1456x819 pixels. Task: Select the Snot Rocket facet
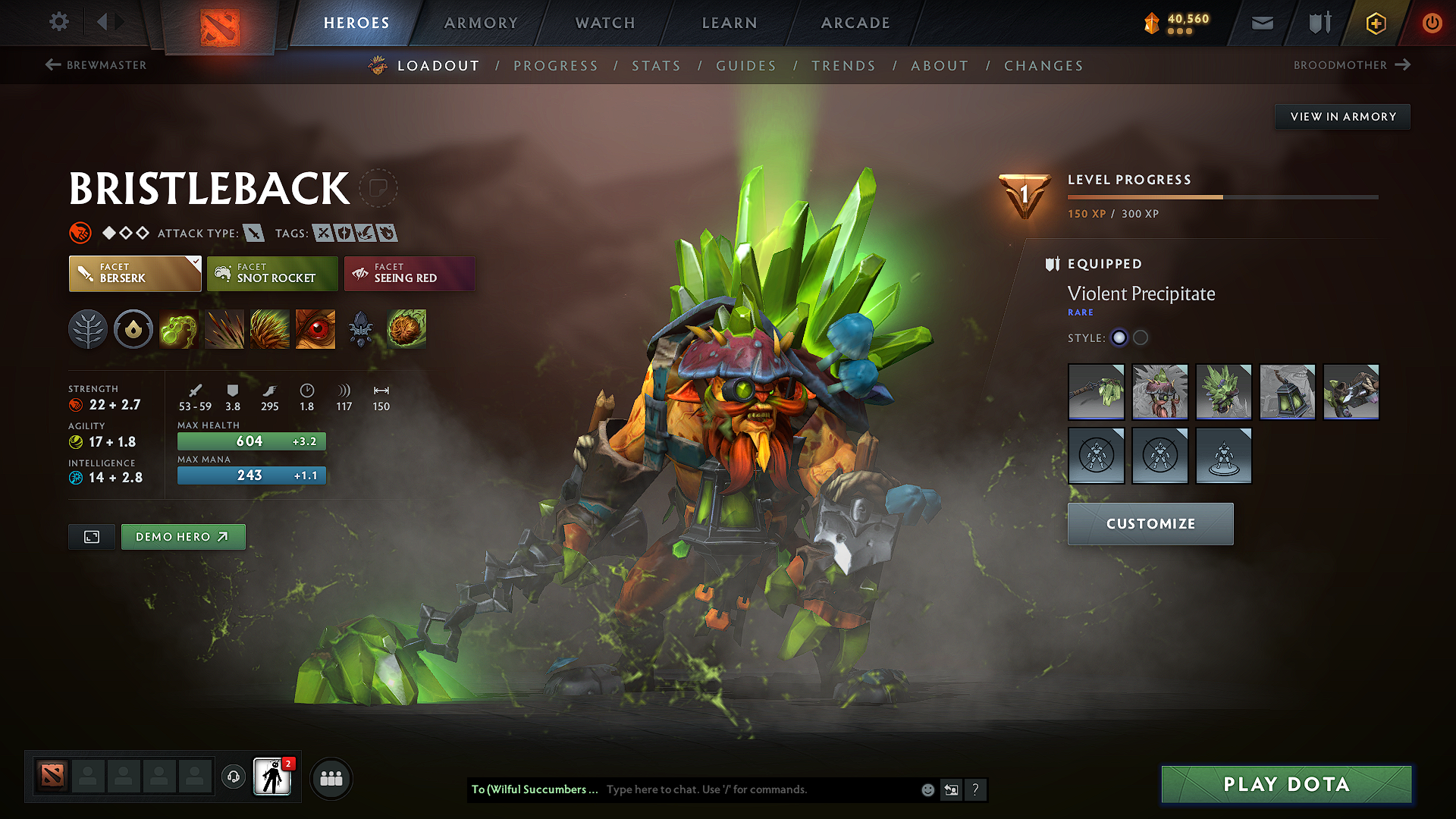272,274
